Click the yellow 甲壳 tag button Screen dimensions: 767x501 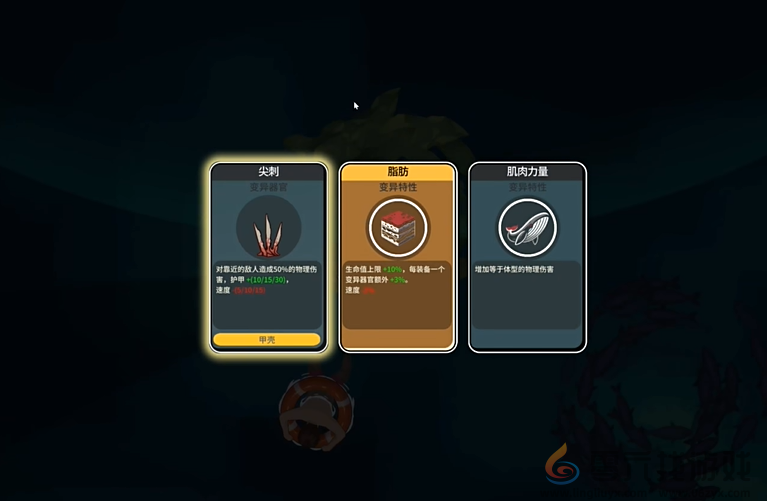point(267,340)
